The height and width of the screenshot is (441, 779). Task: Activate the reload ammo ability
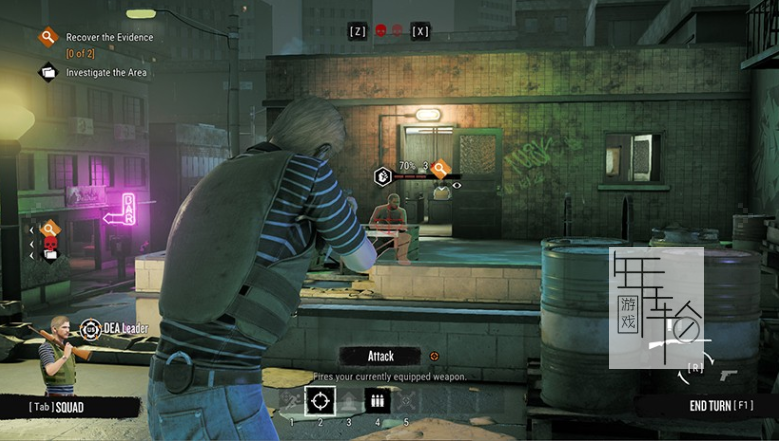(x=378, y=401)
